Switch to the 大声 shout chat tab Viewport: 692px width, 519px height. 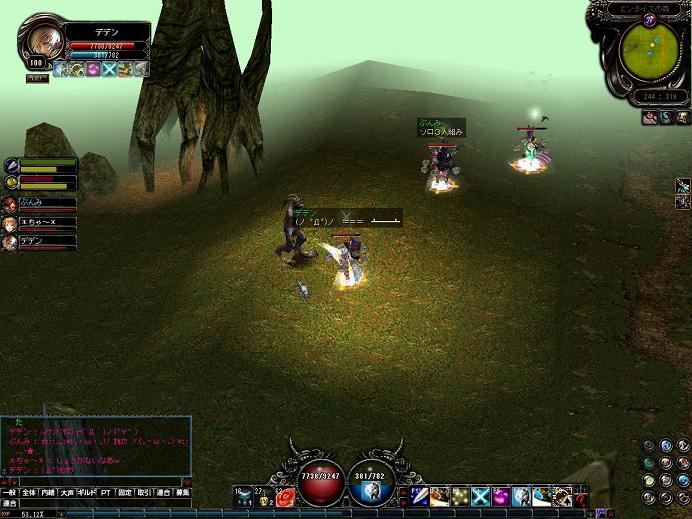click(67, 492)
